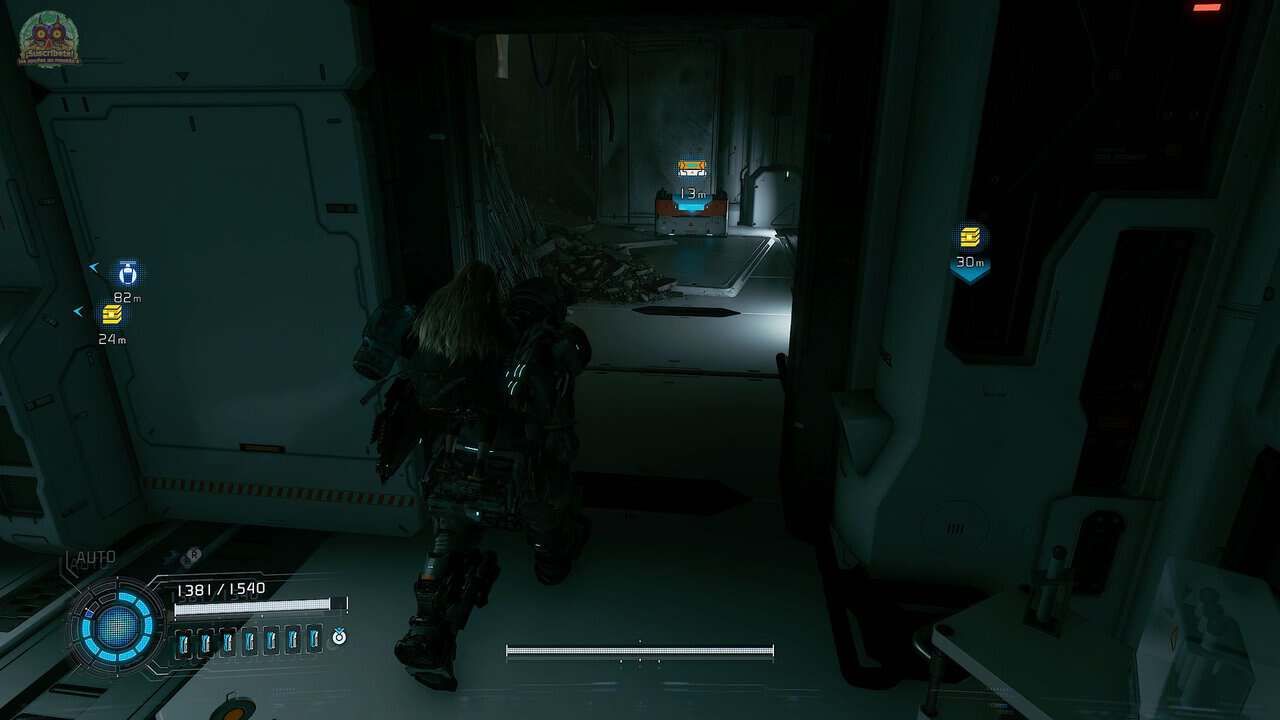The image size is (1280, 720).
Task: Click the yellow marker showing 30m
Action: click(x=969, y=238)
